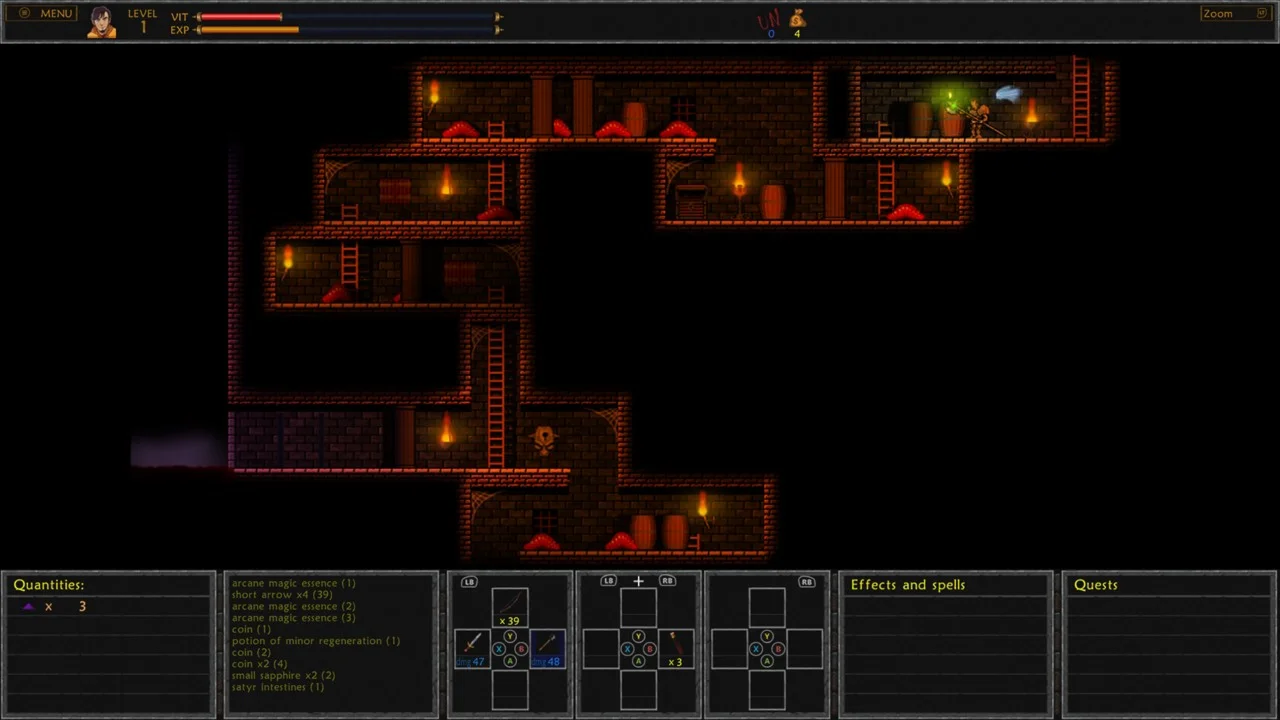The height and width of the screenshot is (720, 1280).
Task: Open the MENU button
Action: [x=47, y=14]
